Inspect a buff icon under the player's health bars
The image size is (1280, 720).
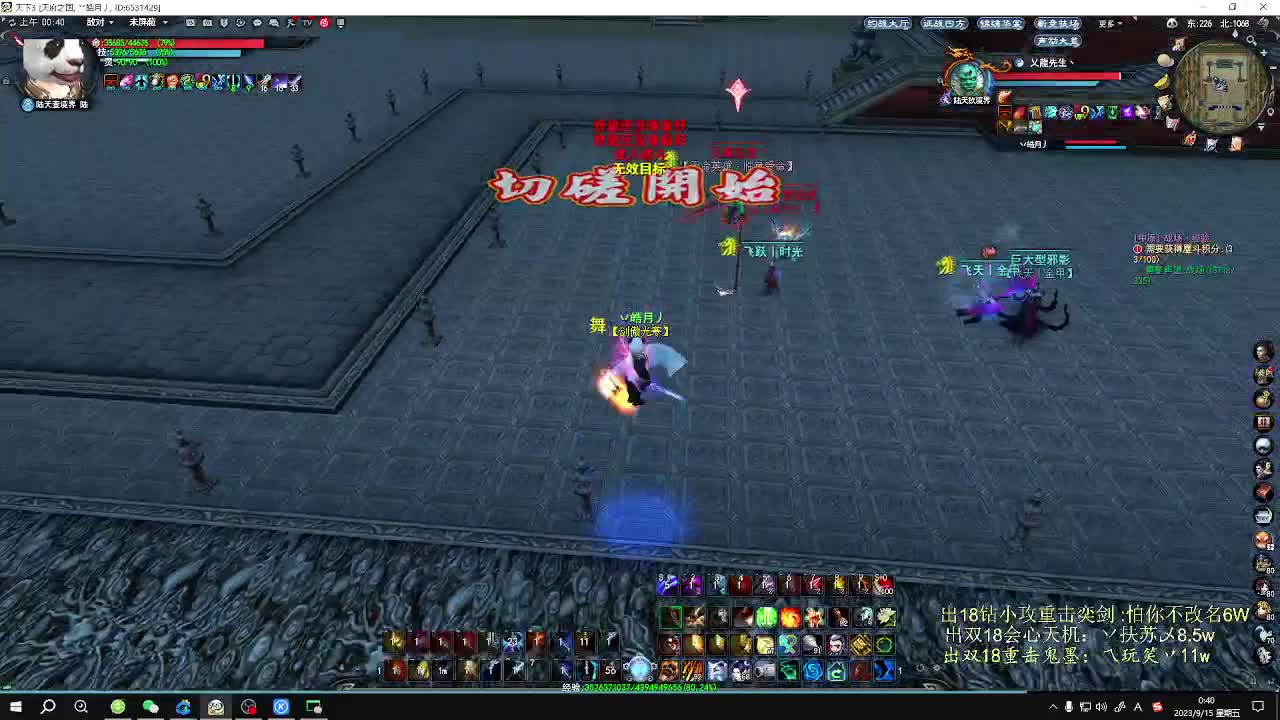click(x=110, y=81)
